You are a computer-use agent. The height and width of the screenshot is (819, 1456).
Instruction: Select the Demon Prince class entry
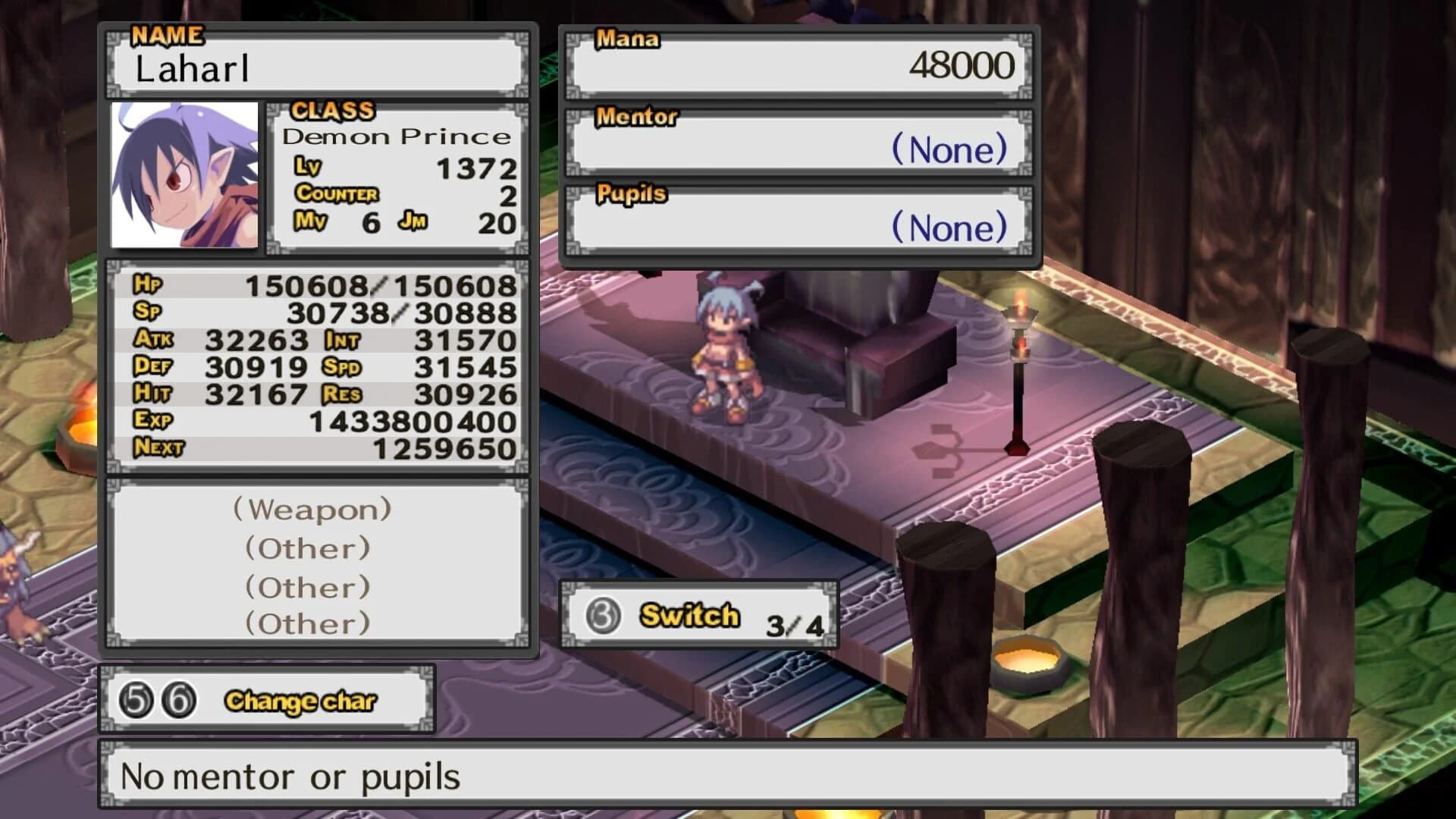click(397, 136)
